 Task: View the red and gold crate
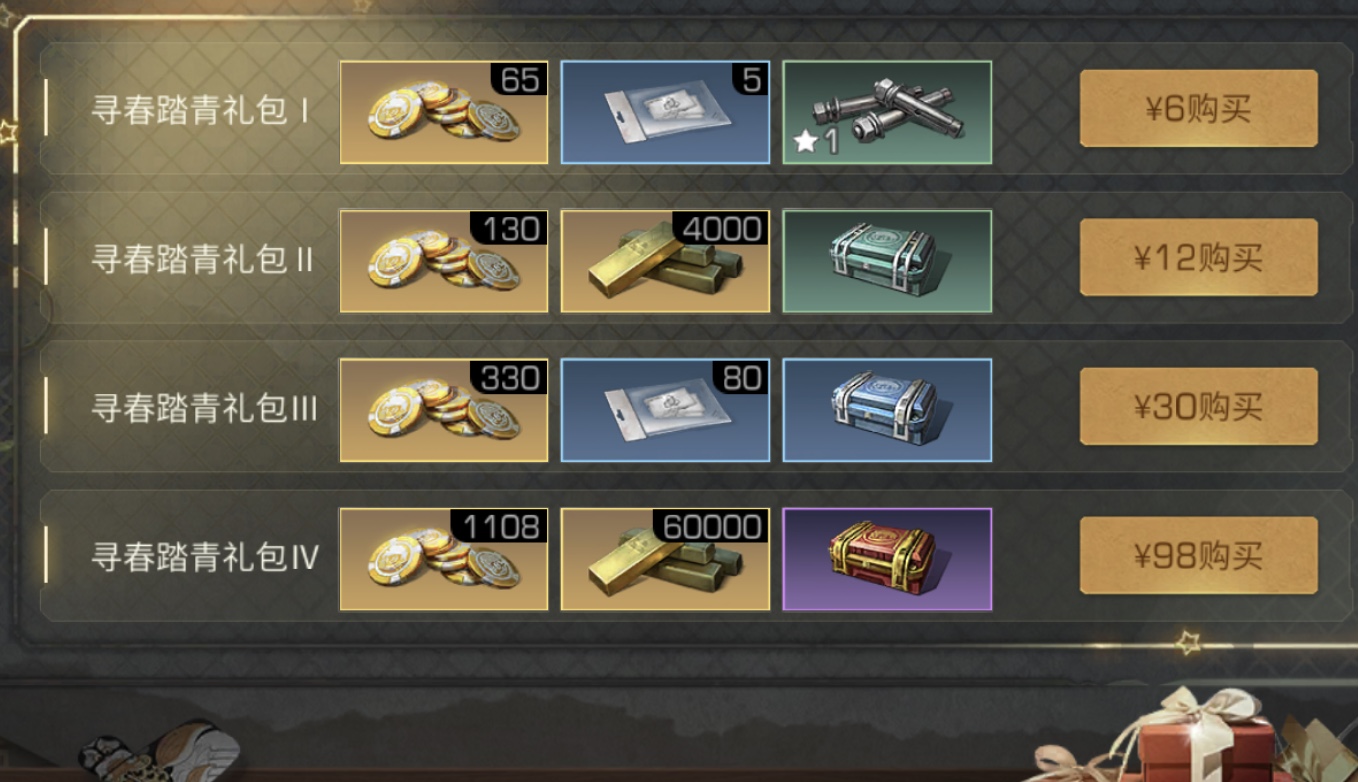[887, 559]
